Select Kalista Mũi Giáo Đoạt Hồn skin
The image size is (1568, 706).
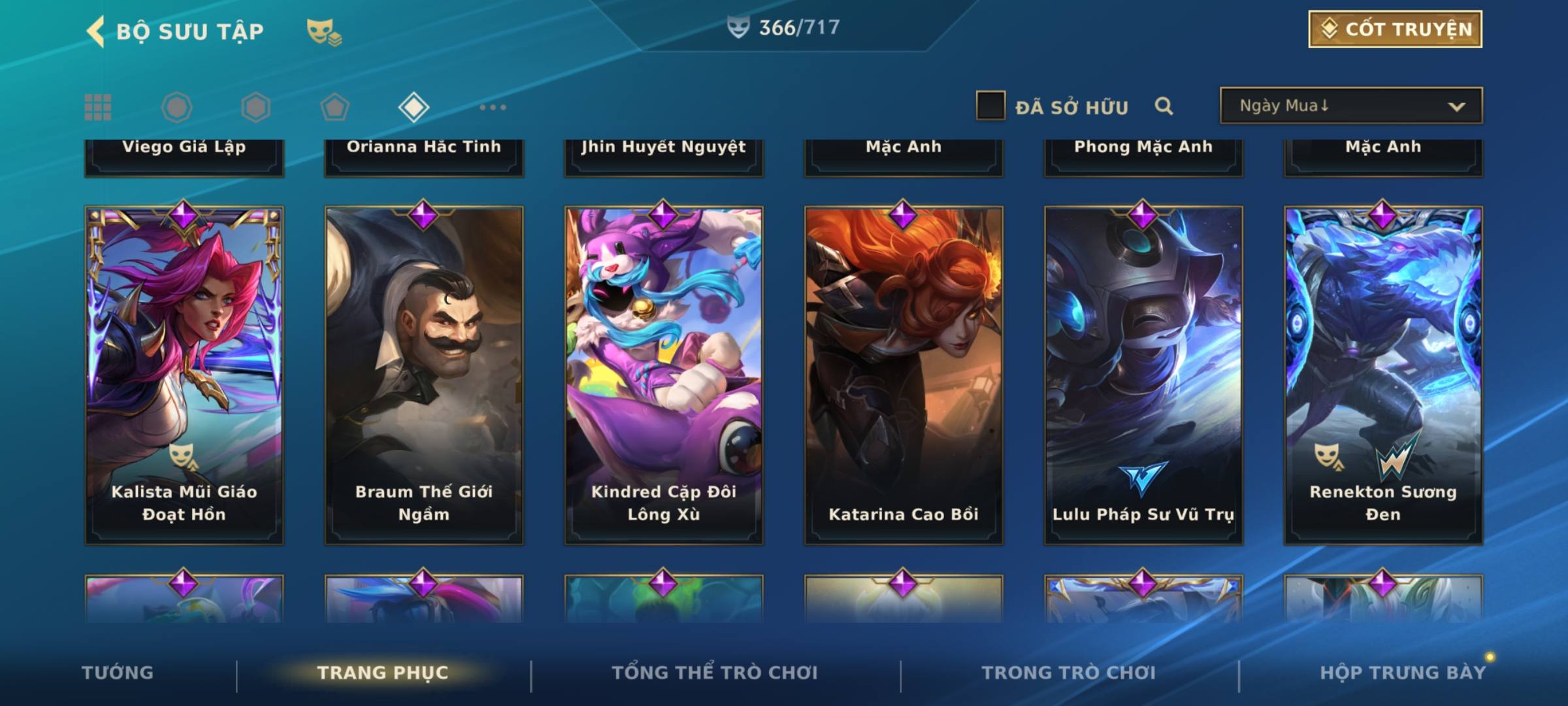pyautogui.click(x=184, y=375)
